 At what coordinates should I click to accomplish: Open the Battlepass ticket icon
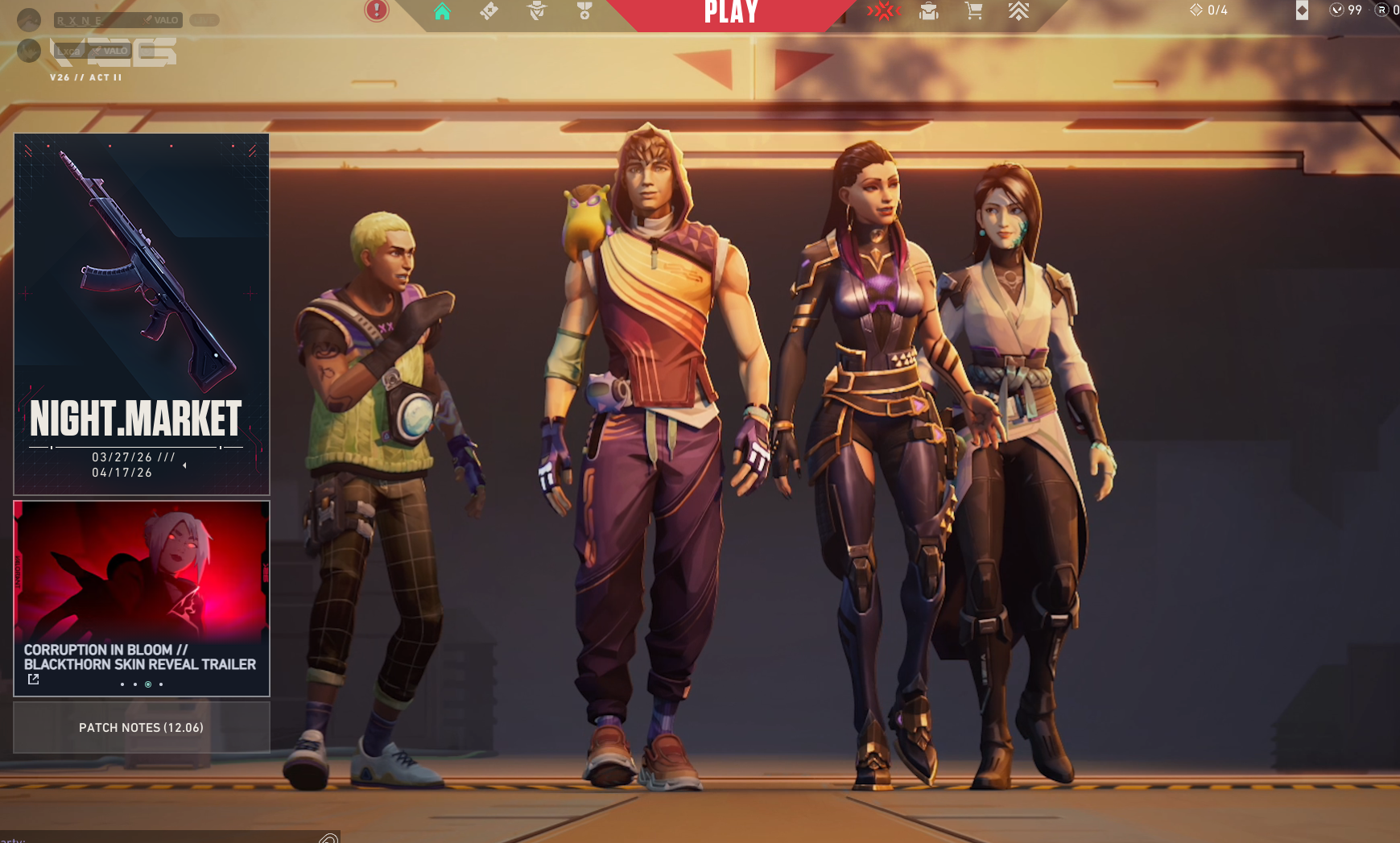[489, 11]
